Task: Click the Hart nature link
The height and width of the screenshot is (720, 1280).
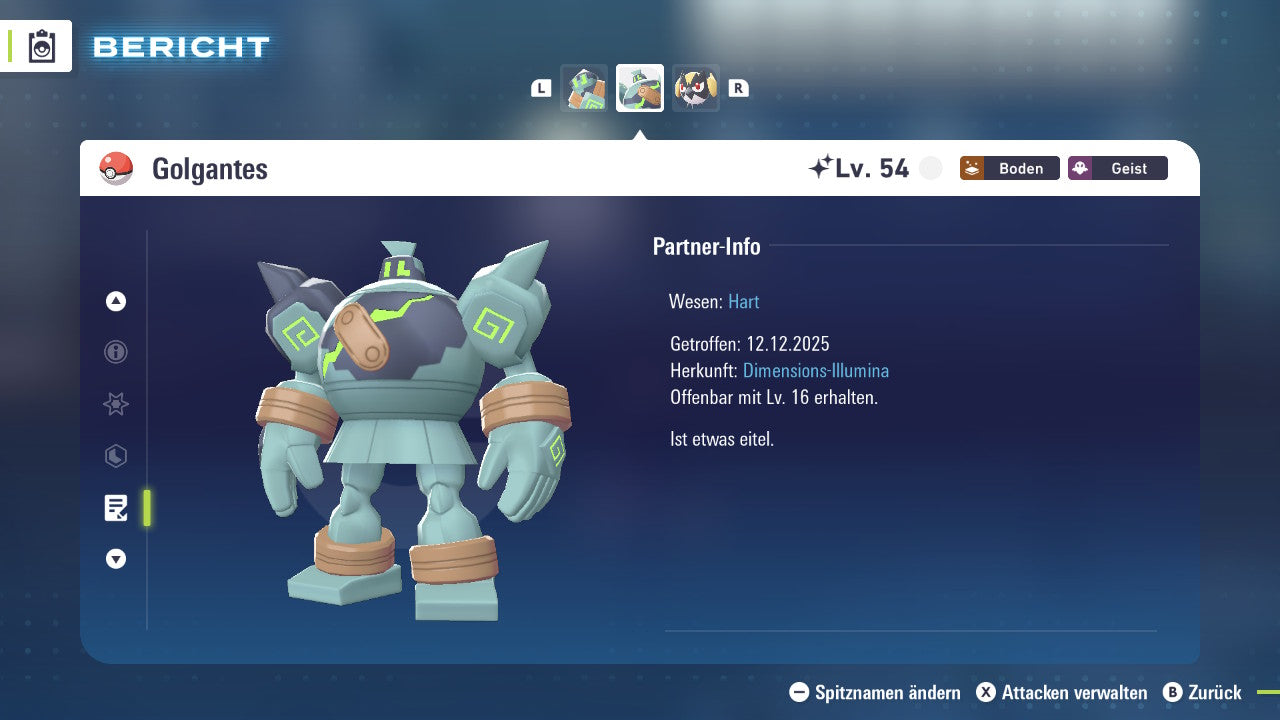Action: 743,301
